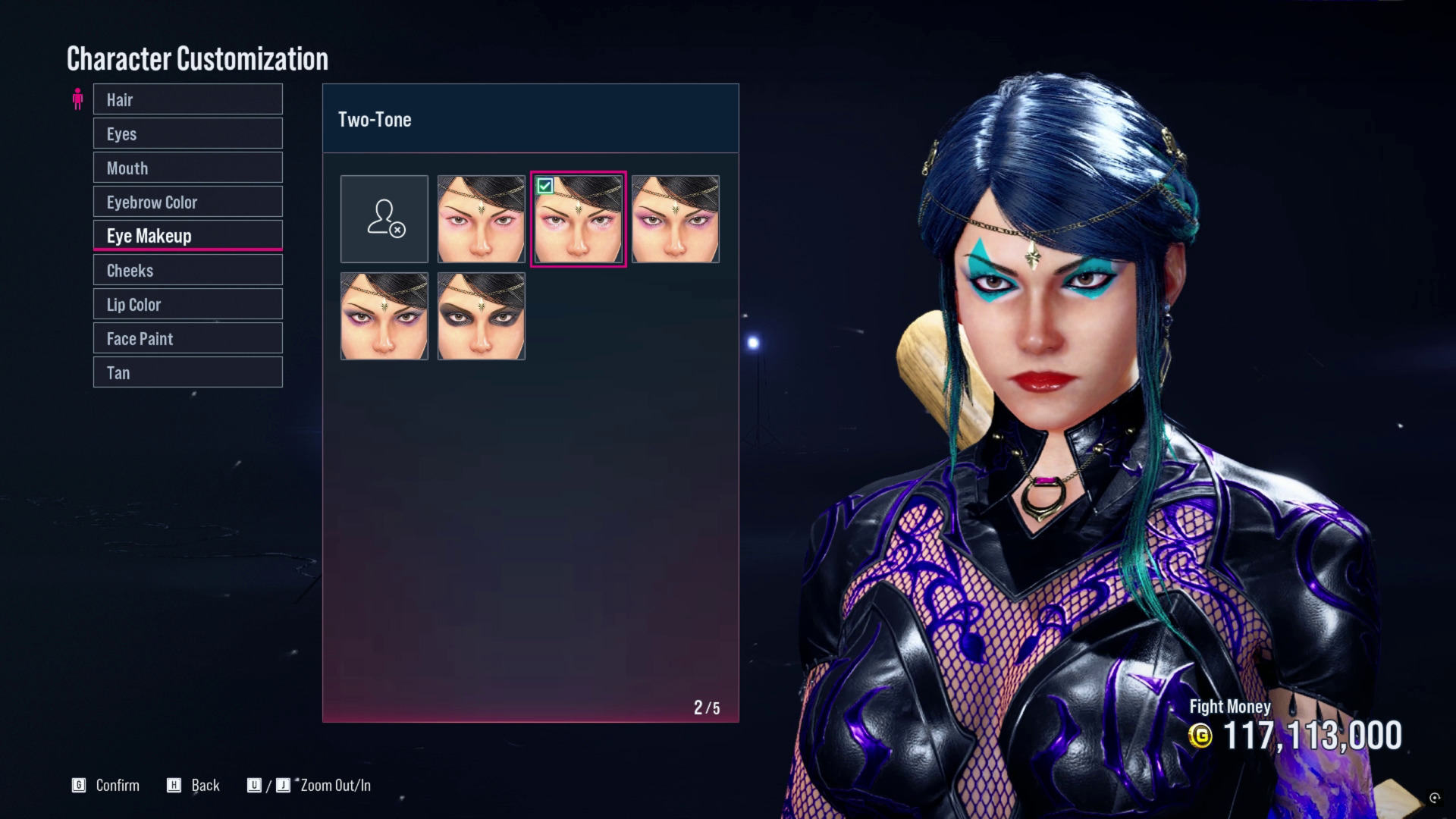Open the Lip Color options
Screen dimensions: 1456x819
187,304
